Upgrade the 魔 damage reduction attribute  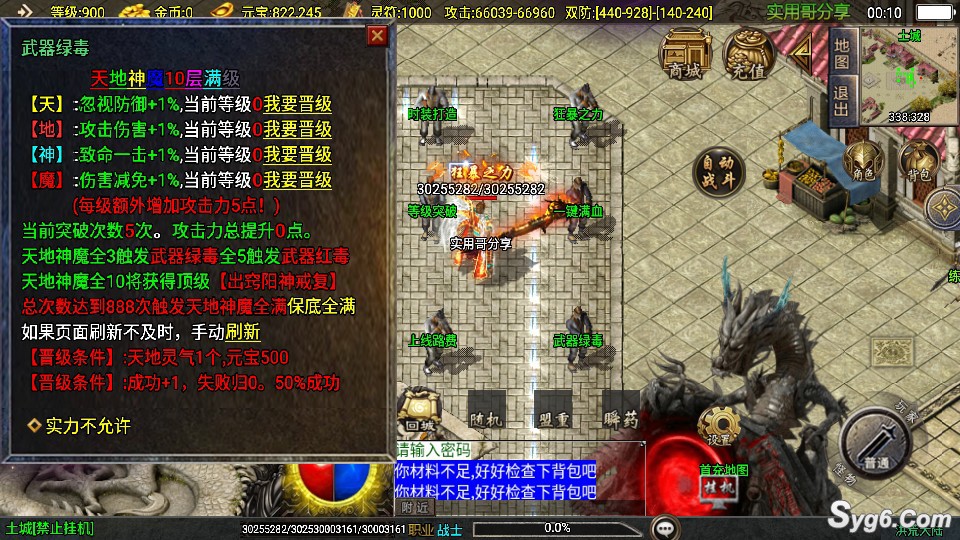[297, 181]
